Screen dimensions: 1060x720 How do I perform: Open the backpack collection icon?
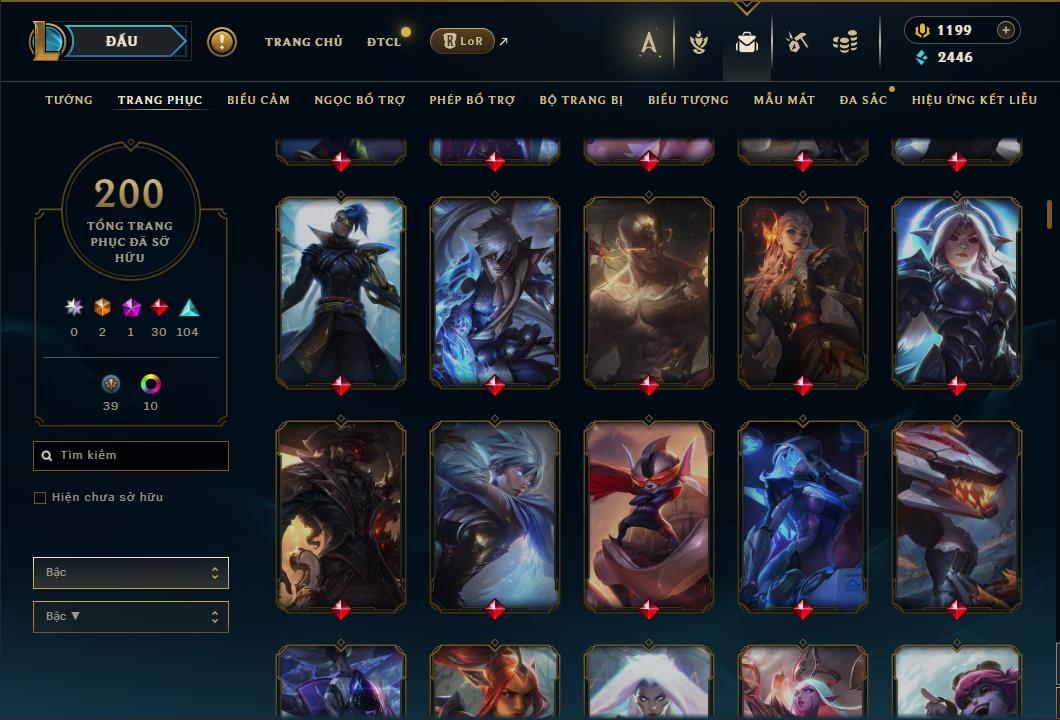pyautogui.click(x=746, y=43)
